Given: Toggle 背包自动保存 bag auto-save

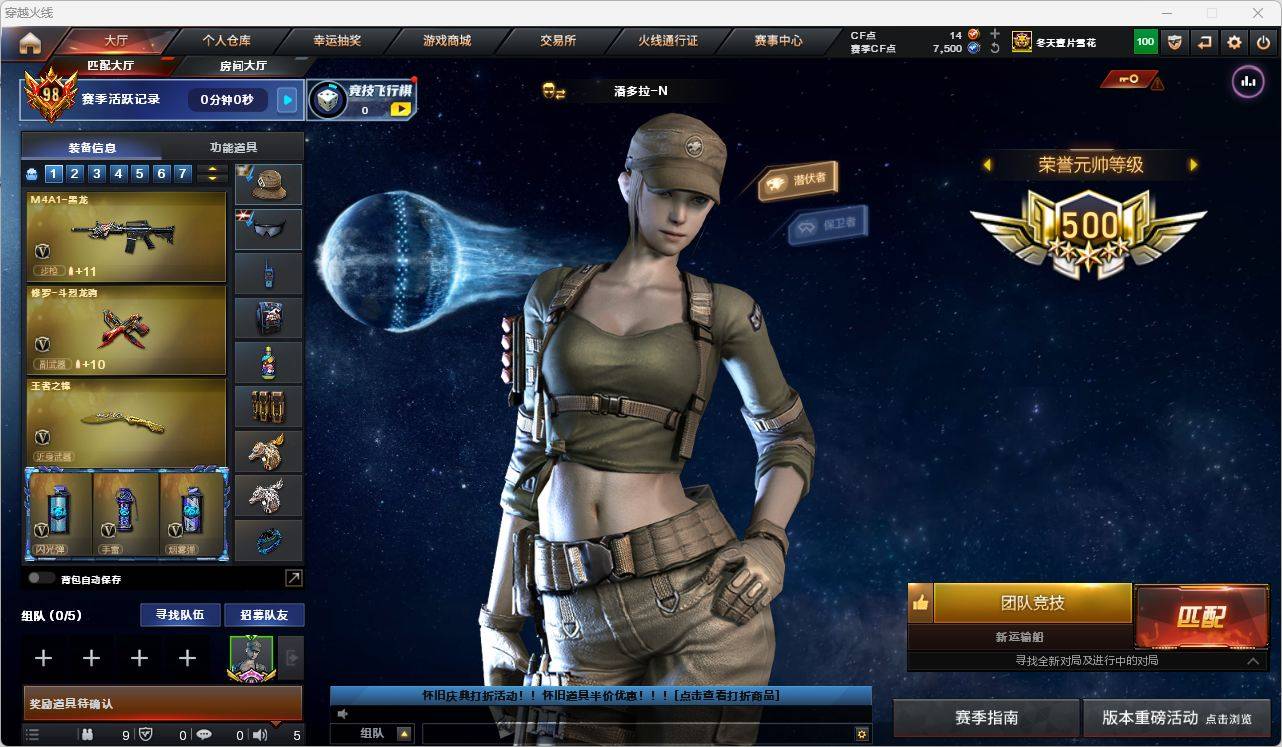Looking at the screenshot, I should 41,578.
